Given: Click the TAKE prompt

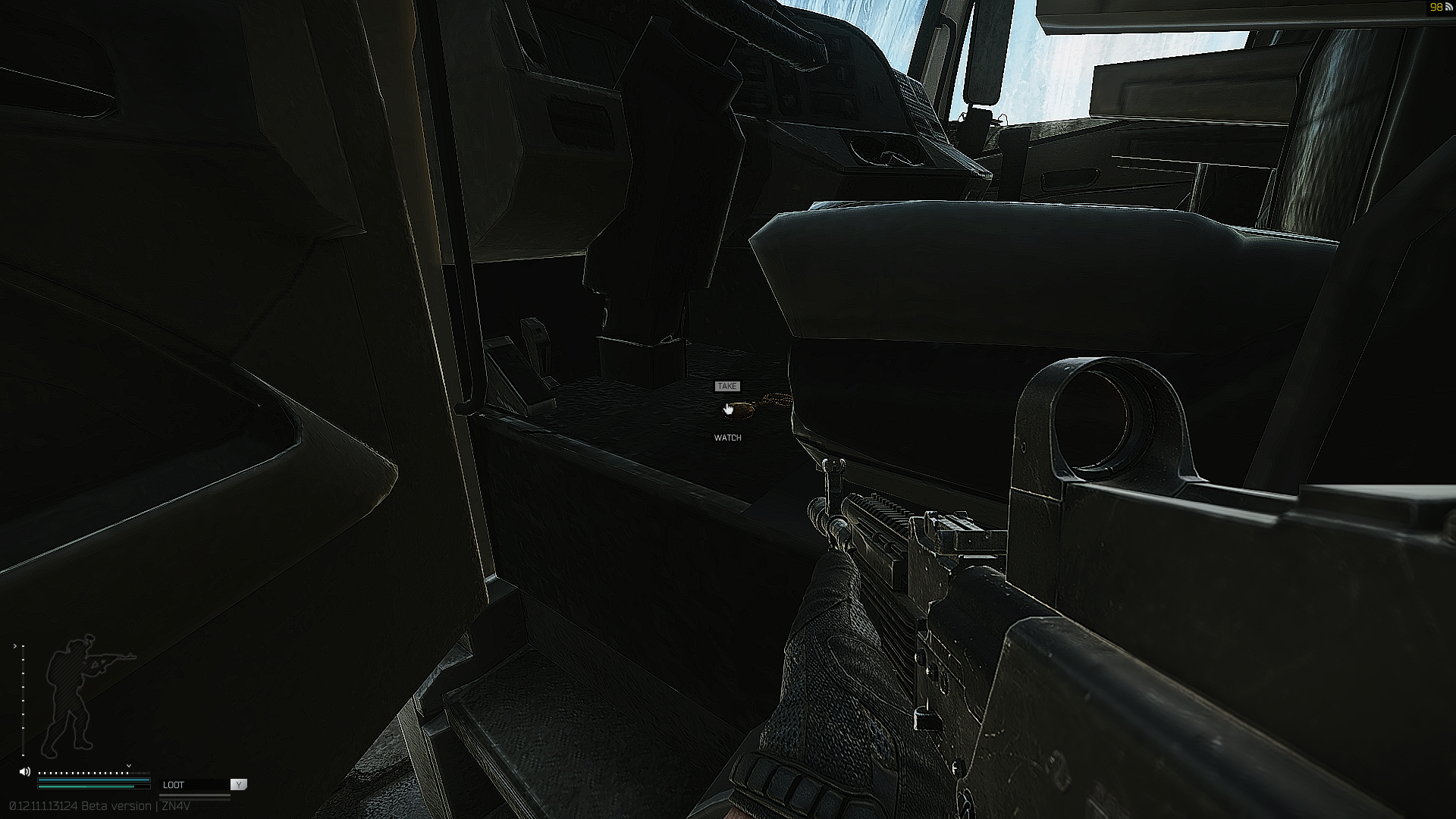Looking at the screenshot, I should pos(727,386).
